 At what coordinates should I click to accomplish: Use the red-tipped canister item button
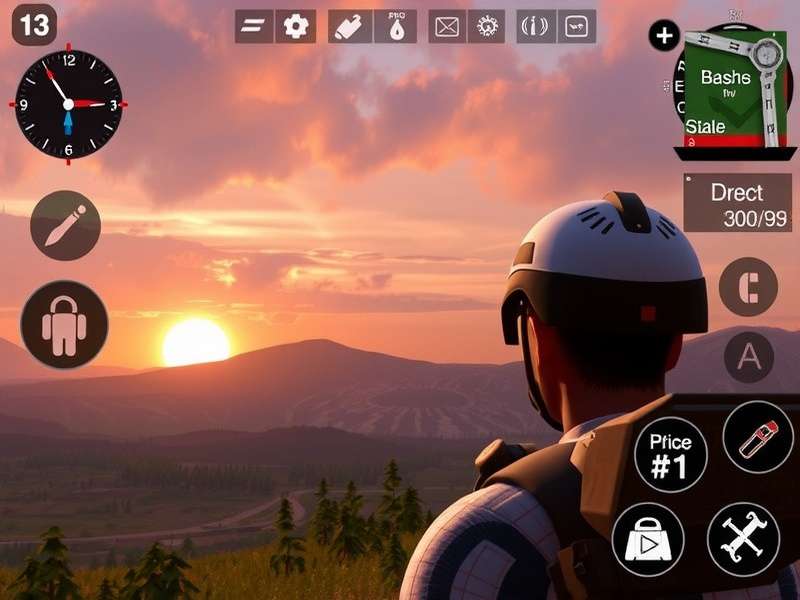point(758,438)
